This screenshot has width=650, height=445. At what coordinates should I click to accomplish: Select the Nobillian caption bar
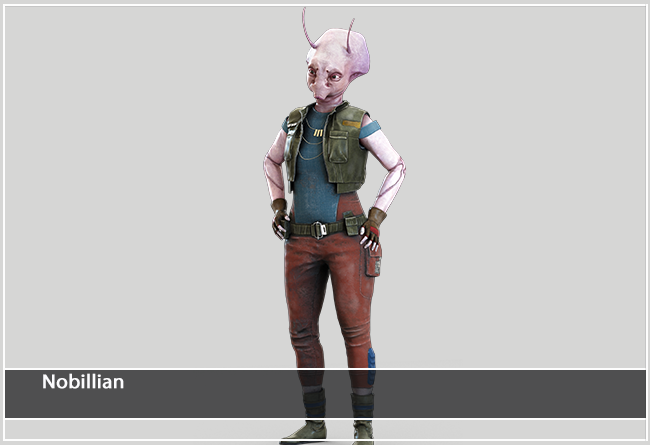324,393
